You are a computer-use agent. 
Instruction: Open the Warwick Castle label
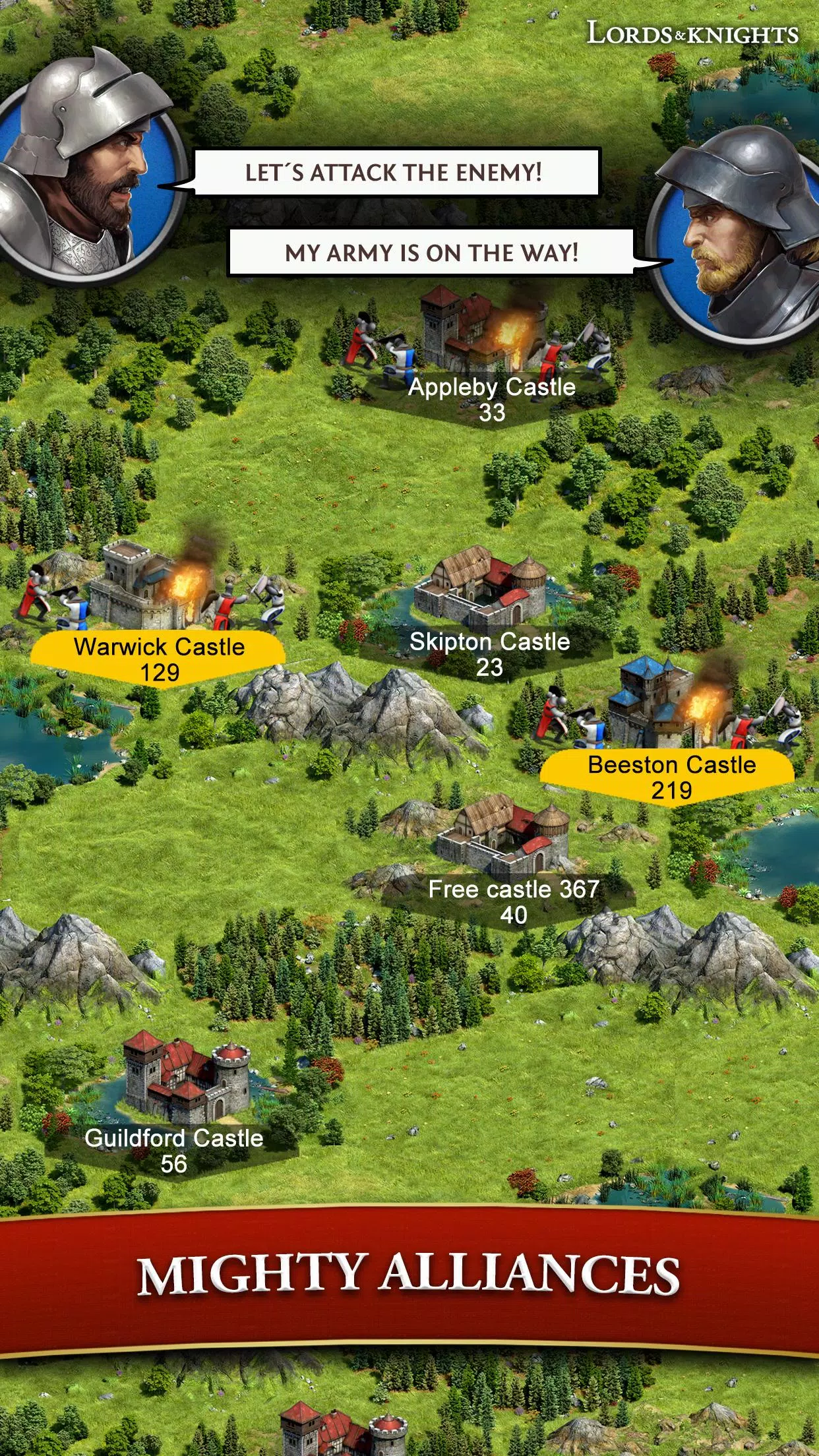coord(159,659)
